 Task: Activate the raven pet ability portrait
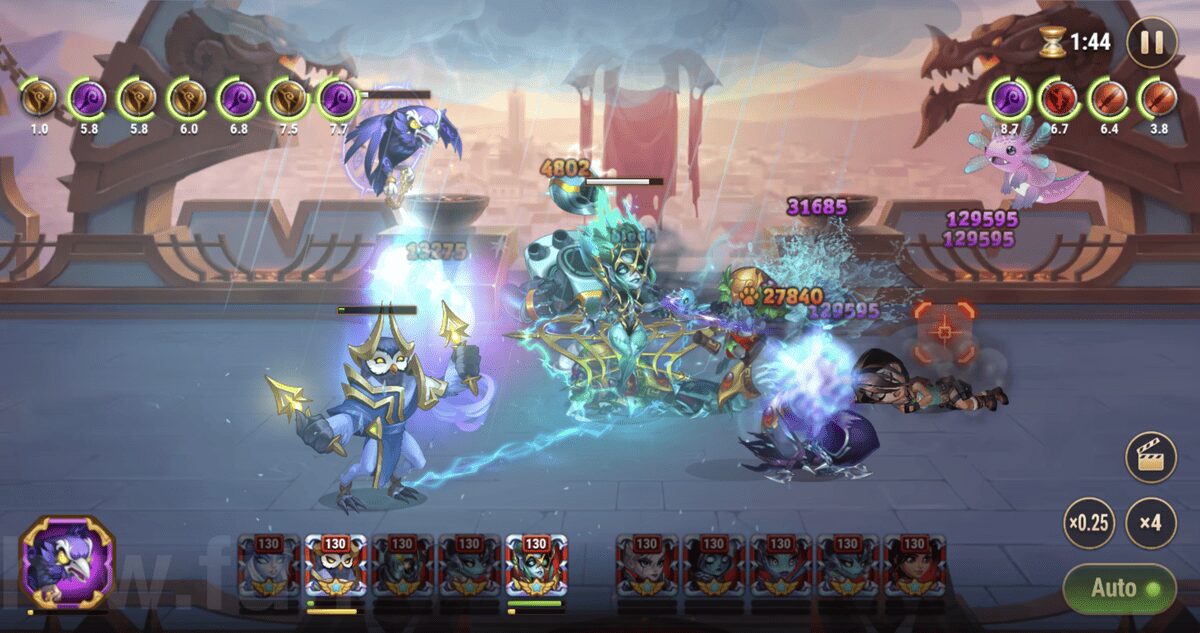[68, 561]
